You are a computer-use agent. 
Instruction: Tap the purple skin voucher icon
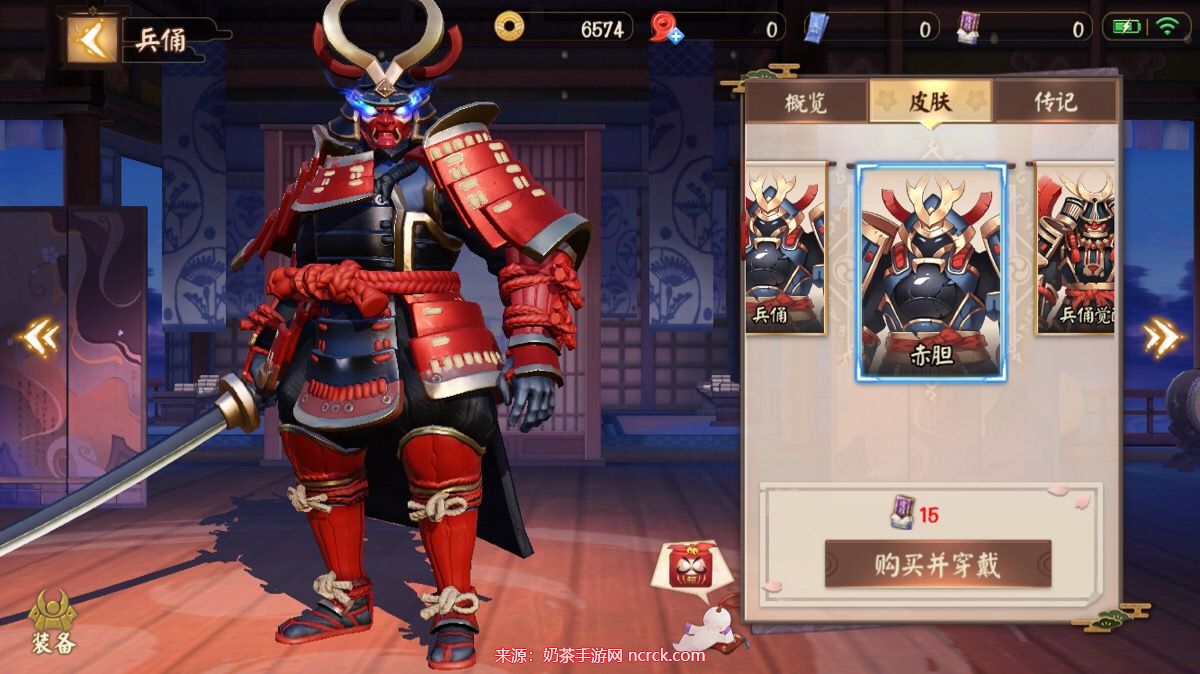pos(968,28)
